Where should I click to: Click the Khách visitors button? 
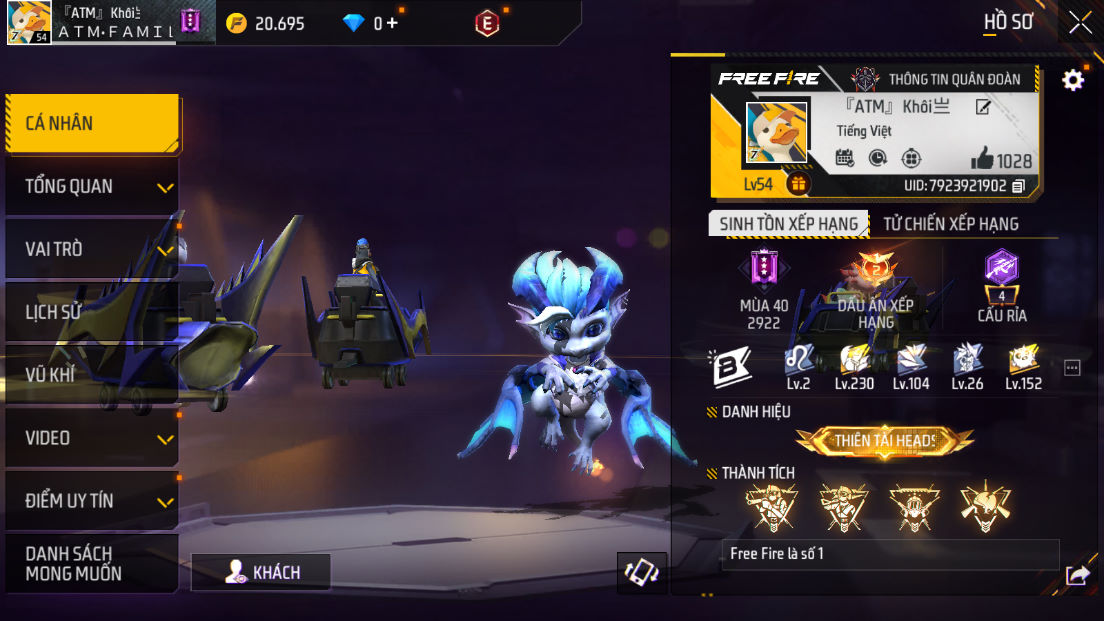coord(262,572)
